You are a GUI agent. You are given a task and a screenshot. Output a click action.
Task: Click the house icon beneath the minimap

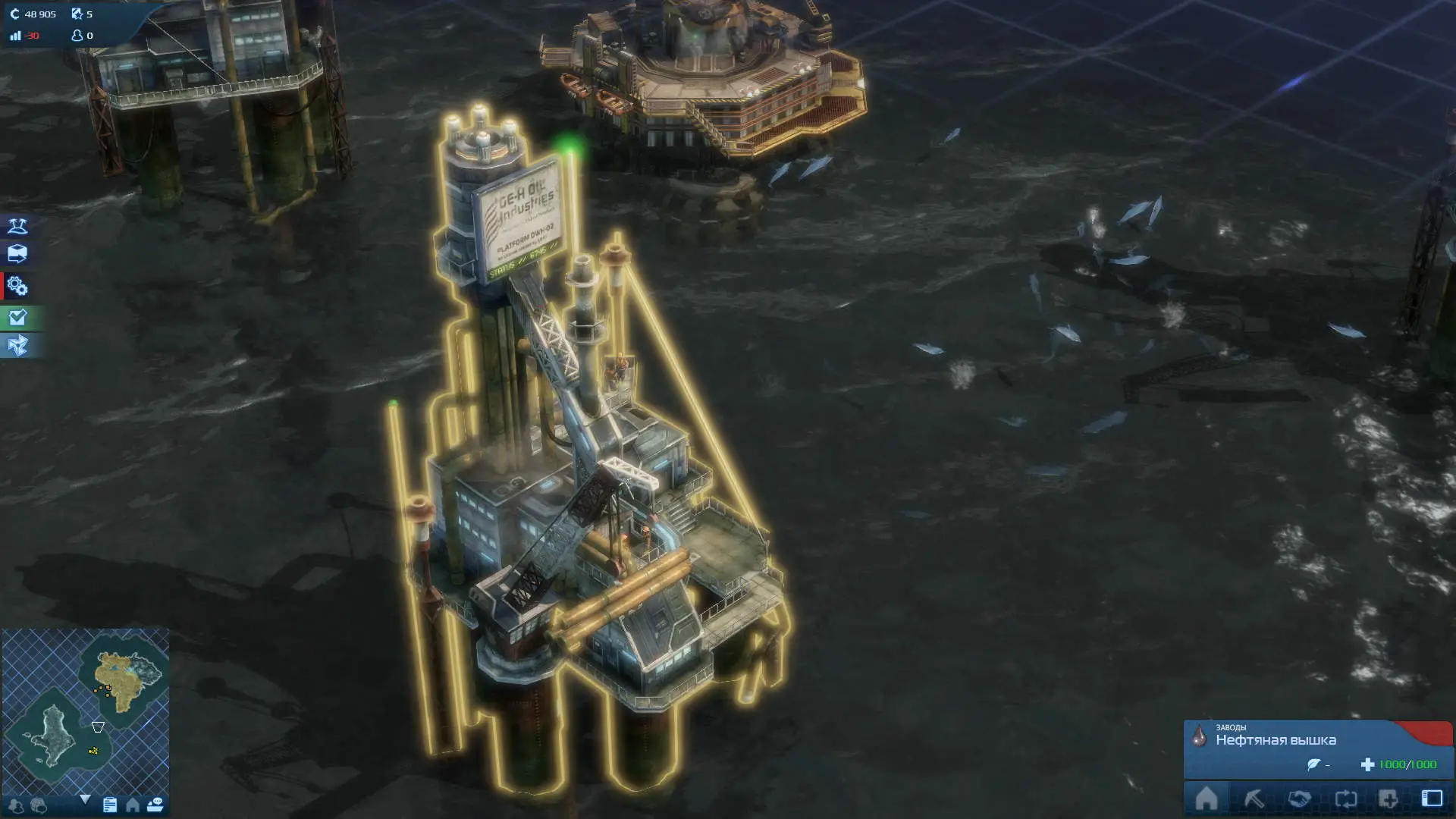pos(133,805)
